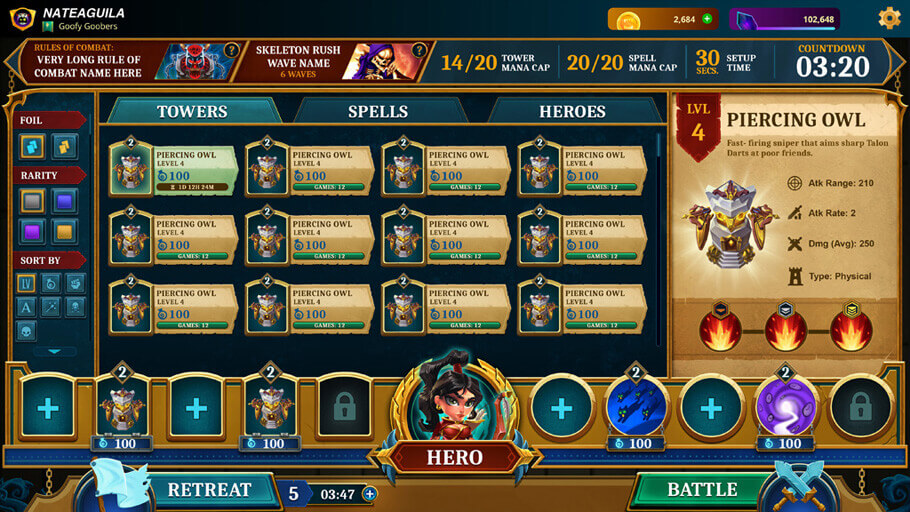Add time with the plus beside 03:47
Viewport: 910px width, 512px height.
369,493
